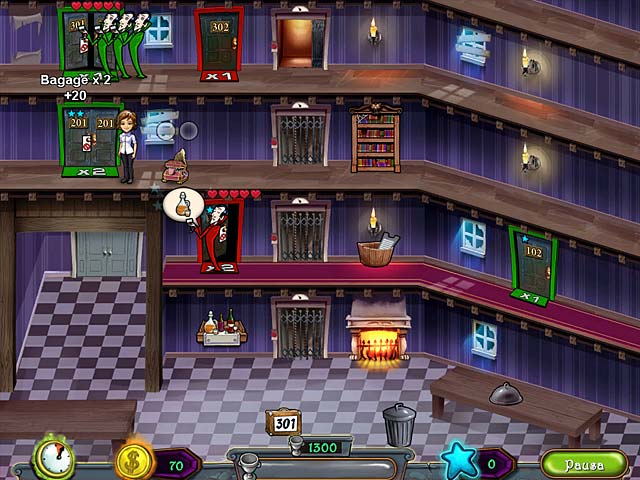This screenshot has height=480, width=640.
Task: Select the 301 room key on the tray
Action: pyautogui.click(x=283, y=423)
